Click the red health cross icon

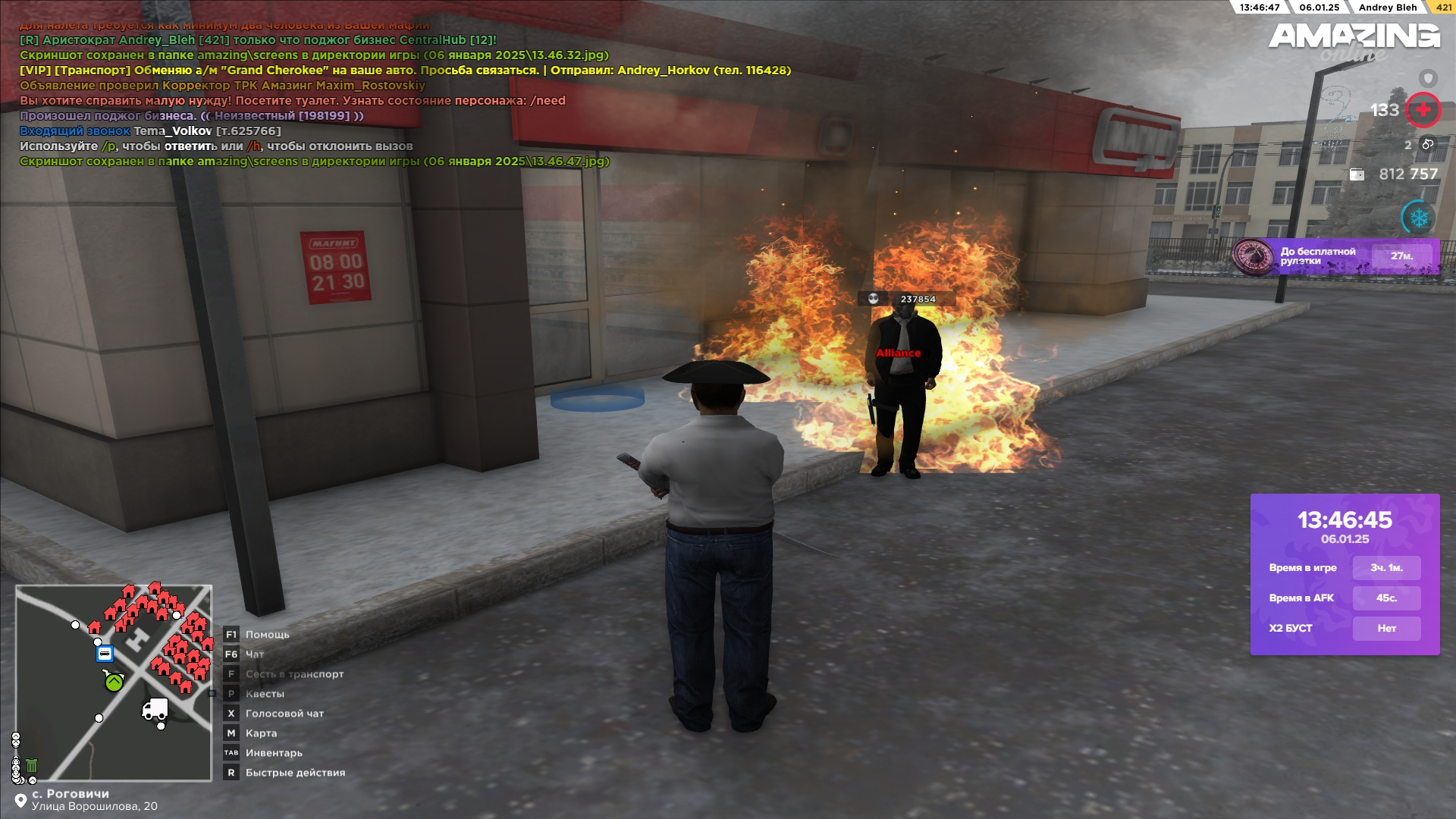(x=1423, y=110)
